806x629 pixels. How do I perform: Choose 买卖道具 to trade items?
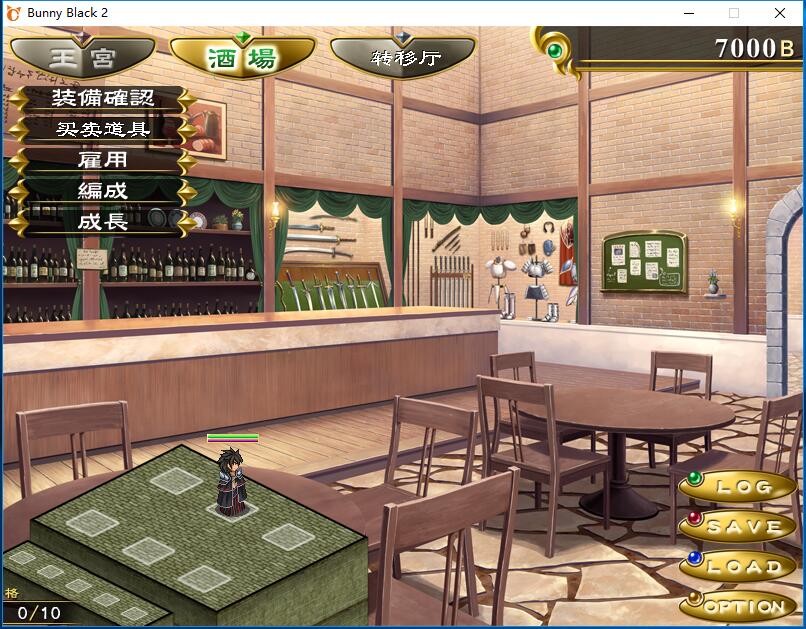pos(103,129)
